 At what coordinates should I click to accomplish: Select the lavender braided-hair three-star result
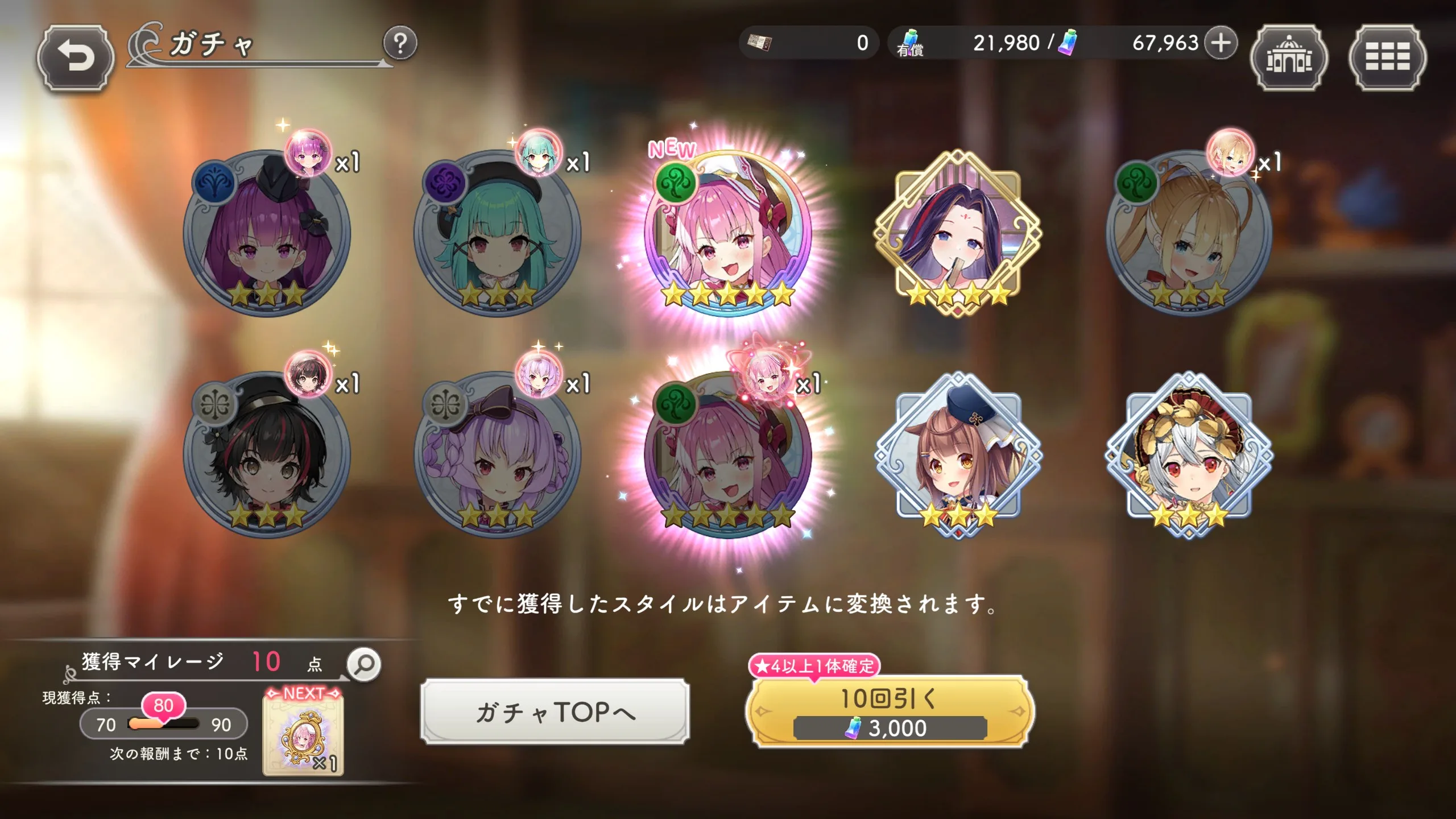[498, 455]
